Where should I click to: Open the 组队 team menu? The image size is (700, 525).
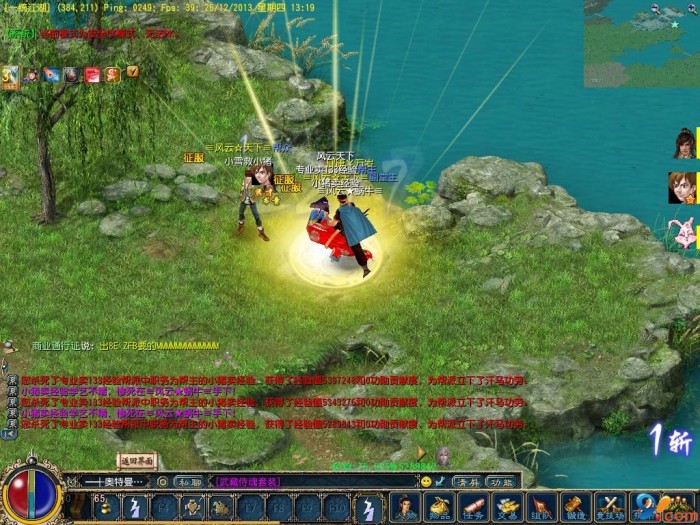pos(541,507)
